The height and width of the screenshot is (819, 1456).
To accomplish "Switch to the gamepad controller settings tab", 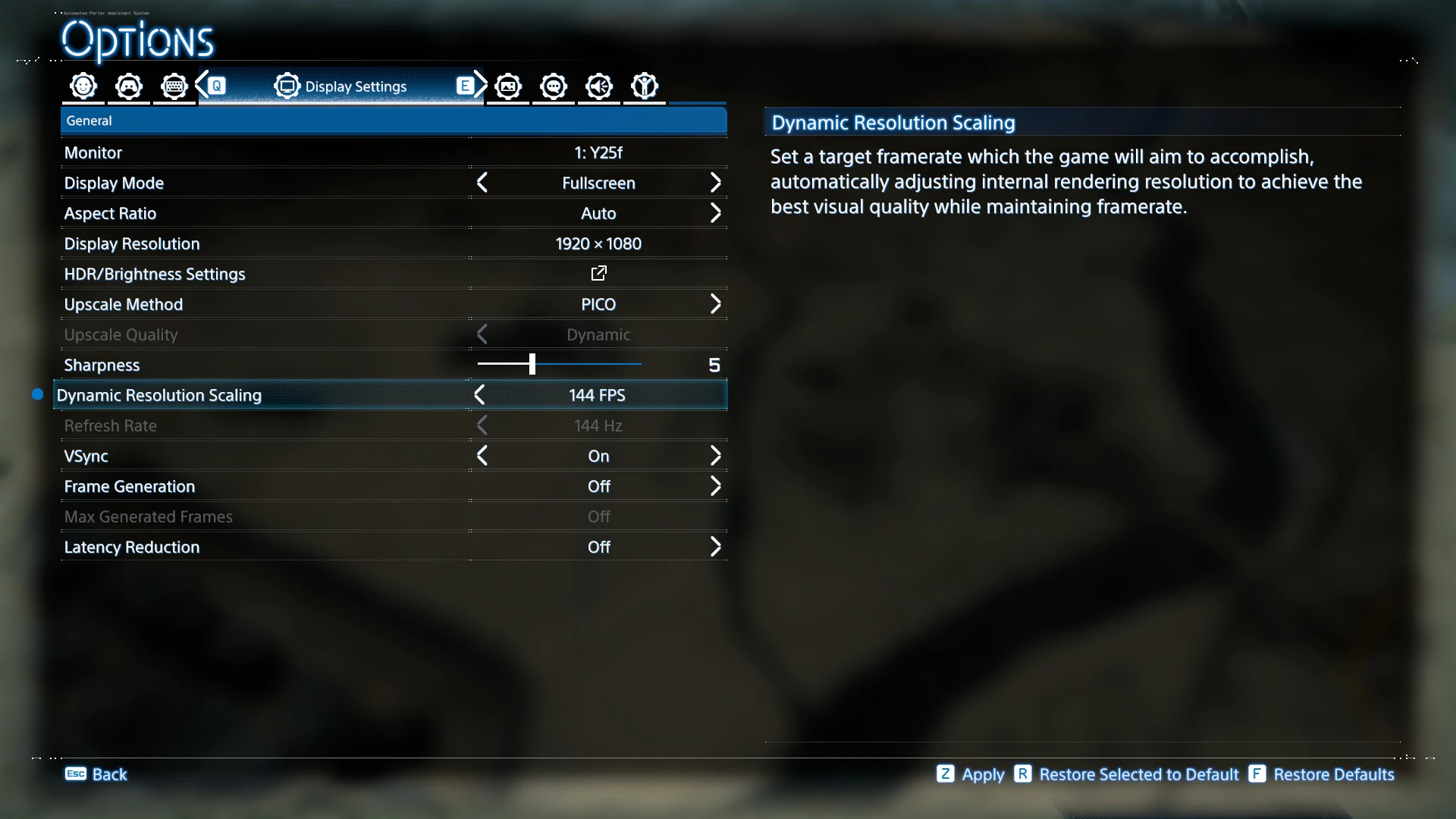I will pos(129,86).
